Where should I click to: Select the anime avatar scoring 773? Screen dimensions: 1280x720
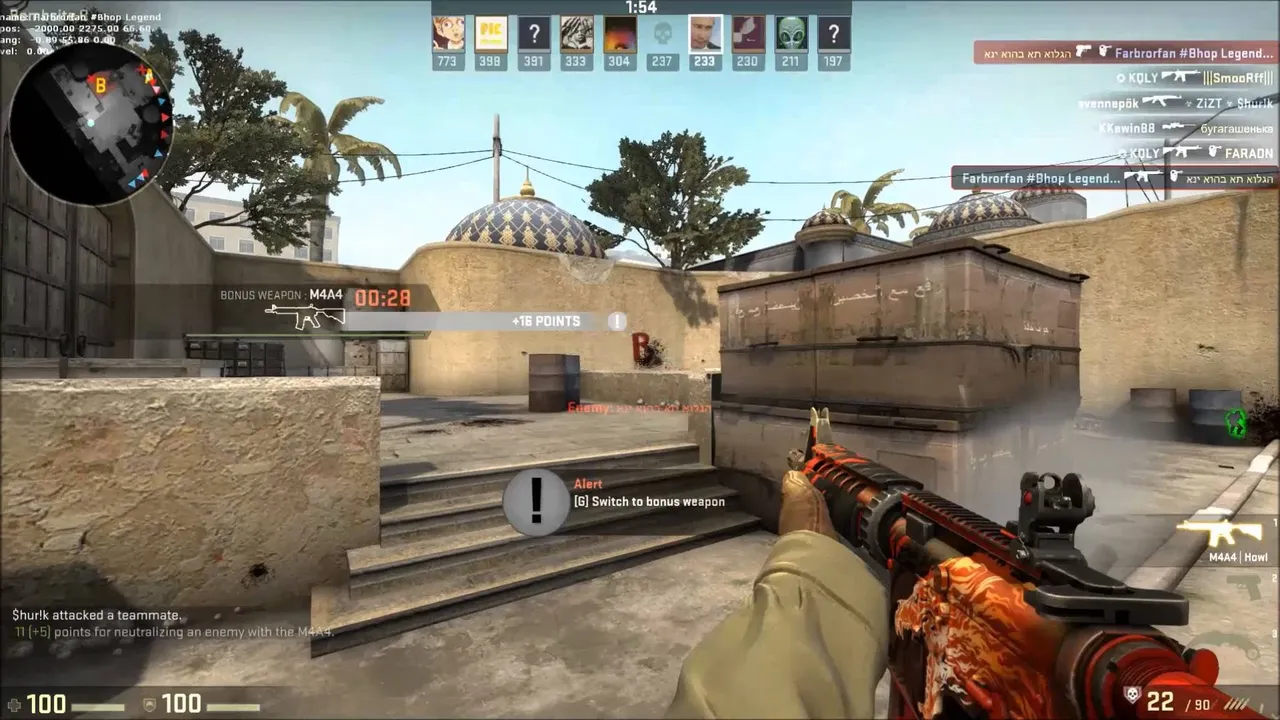pyautogui.click(x=448, y=34)
